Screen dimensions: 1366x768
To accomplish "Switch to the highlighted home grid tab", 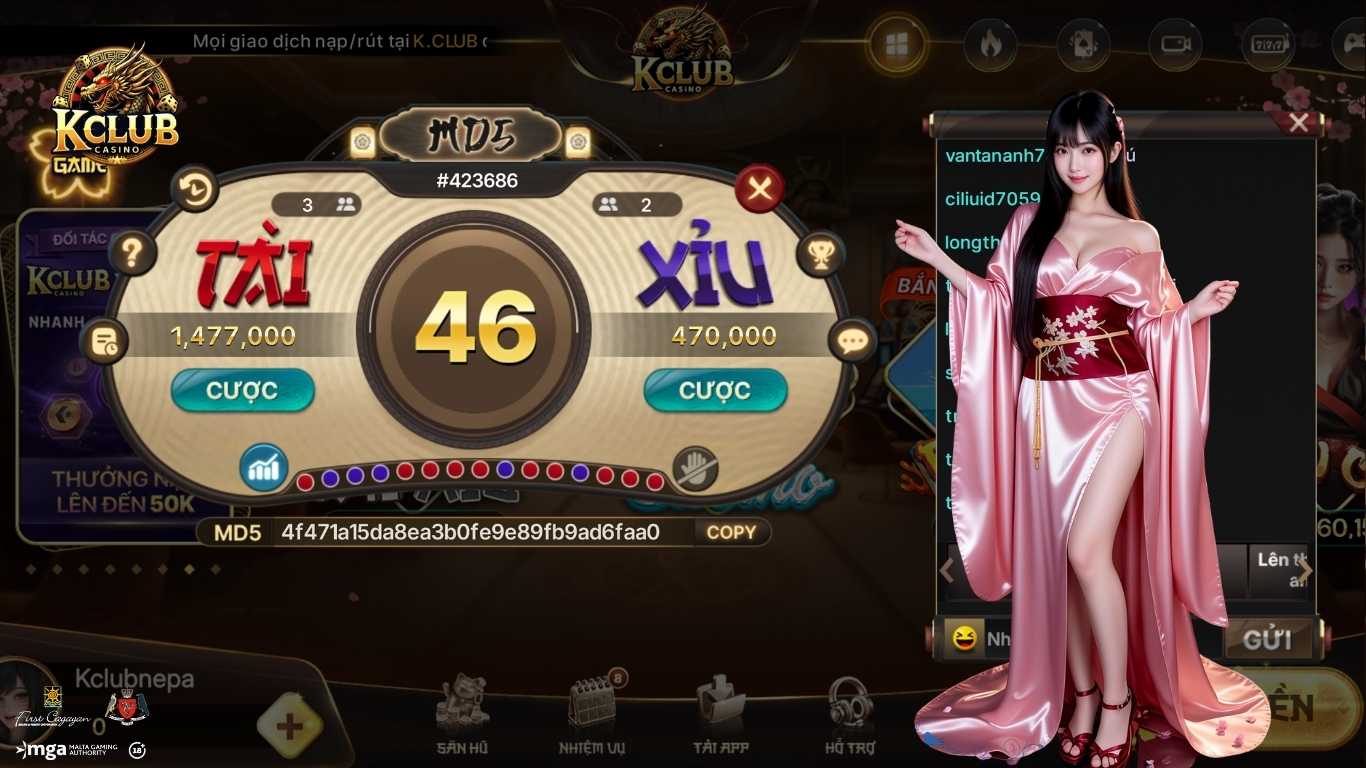I will [897, 45].
